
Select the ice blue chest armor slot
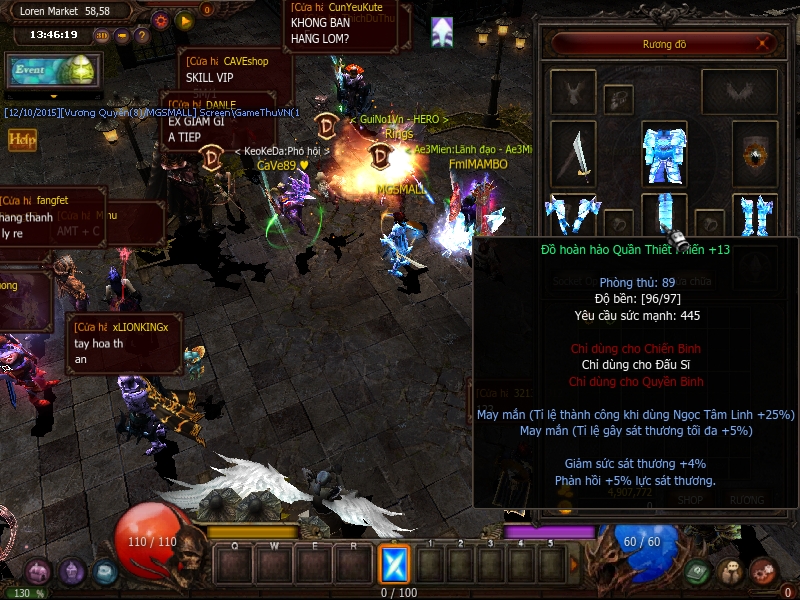663,153
